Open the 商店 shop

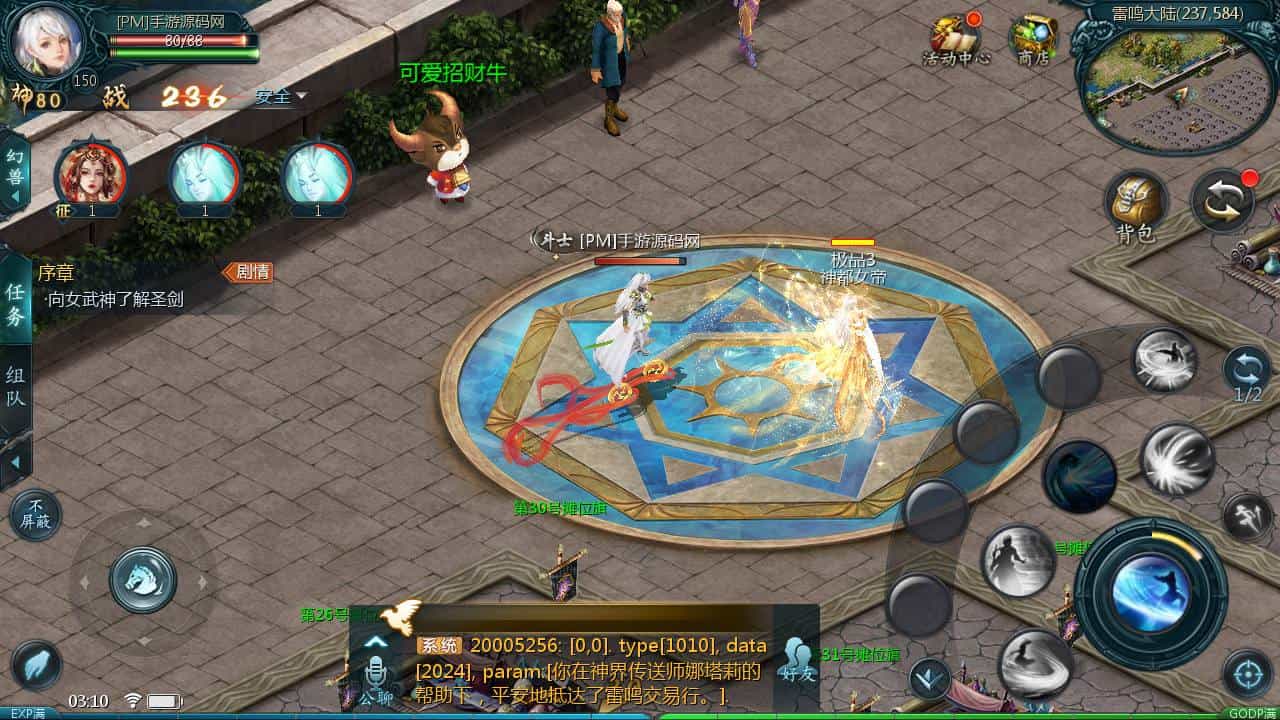tap(1032, 40)
